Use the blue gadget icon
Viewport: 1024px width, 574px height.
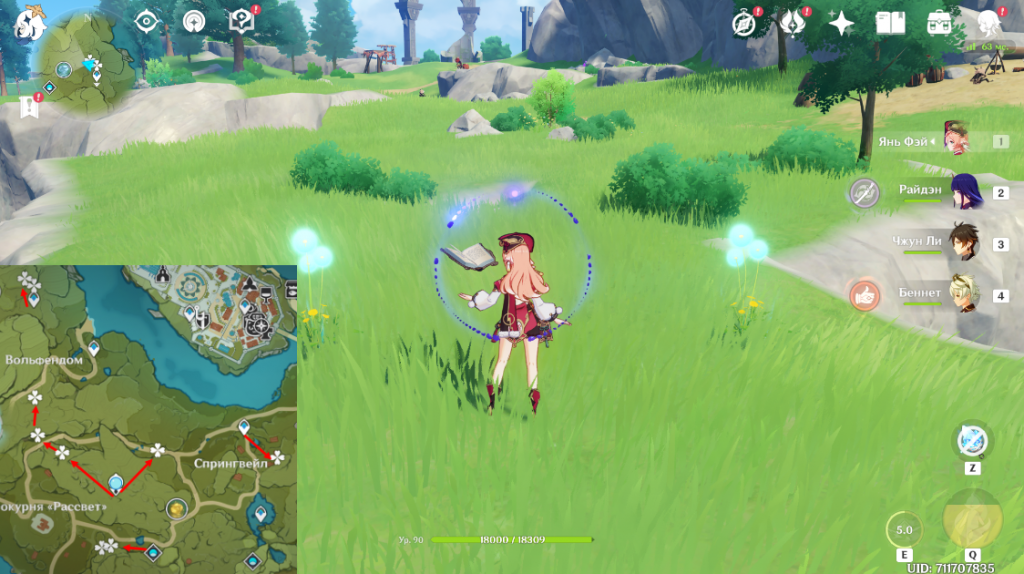(972, 440)
